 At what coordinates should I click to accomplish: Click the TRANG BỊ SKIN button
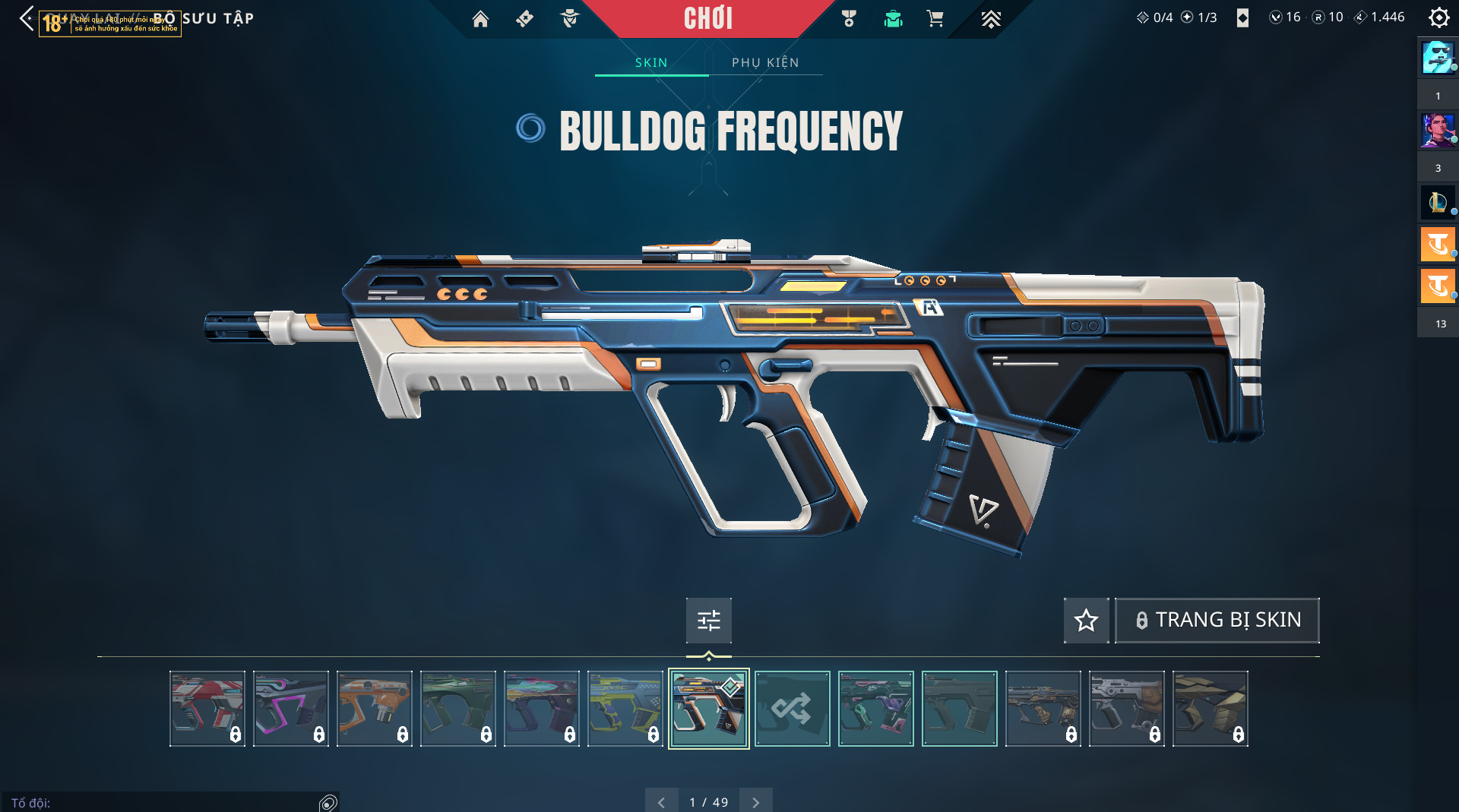(x=1217, y=621)
